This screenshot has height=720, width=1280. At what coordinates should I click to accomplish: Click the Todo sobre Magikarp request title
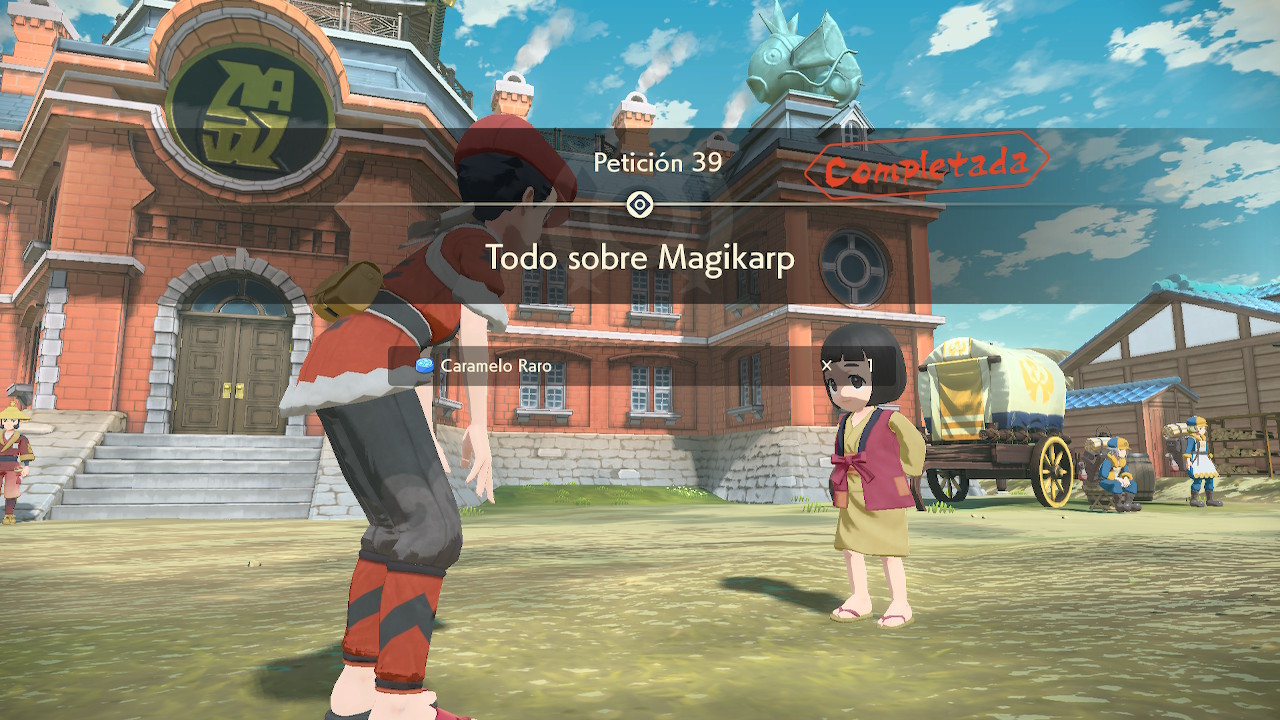(640, 258)
